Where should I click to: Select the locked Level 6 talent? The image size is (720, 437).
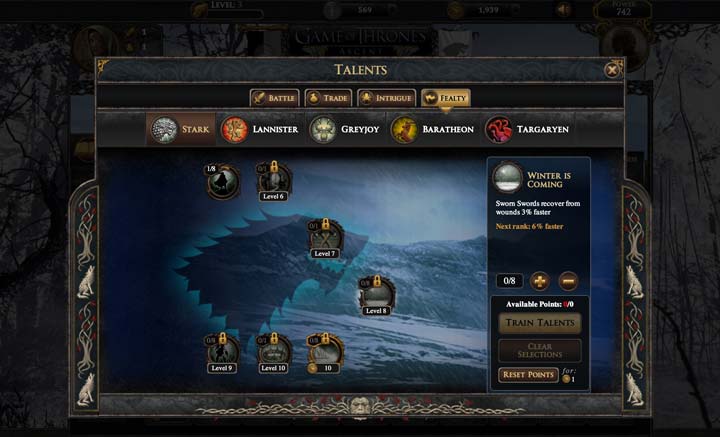(273, 181)
